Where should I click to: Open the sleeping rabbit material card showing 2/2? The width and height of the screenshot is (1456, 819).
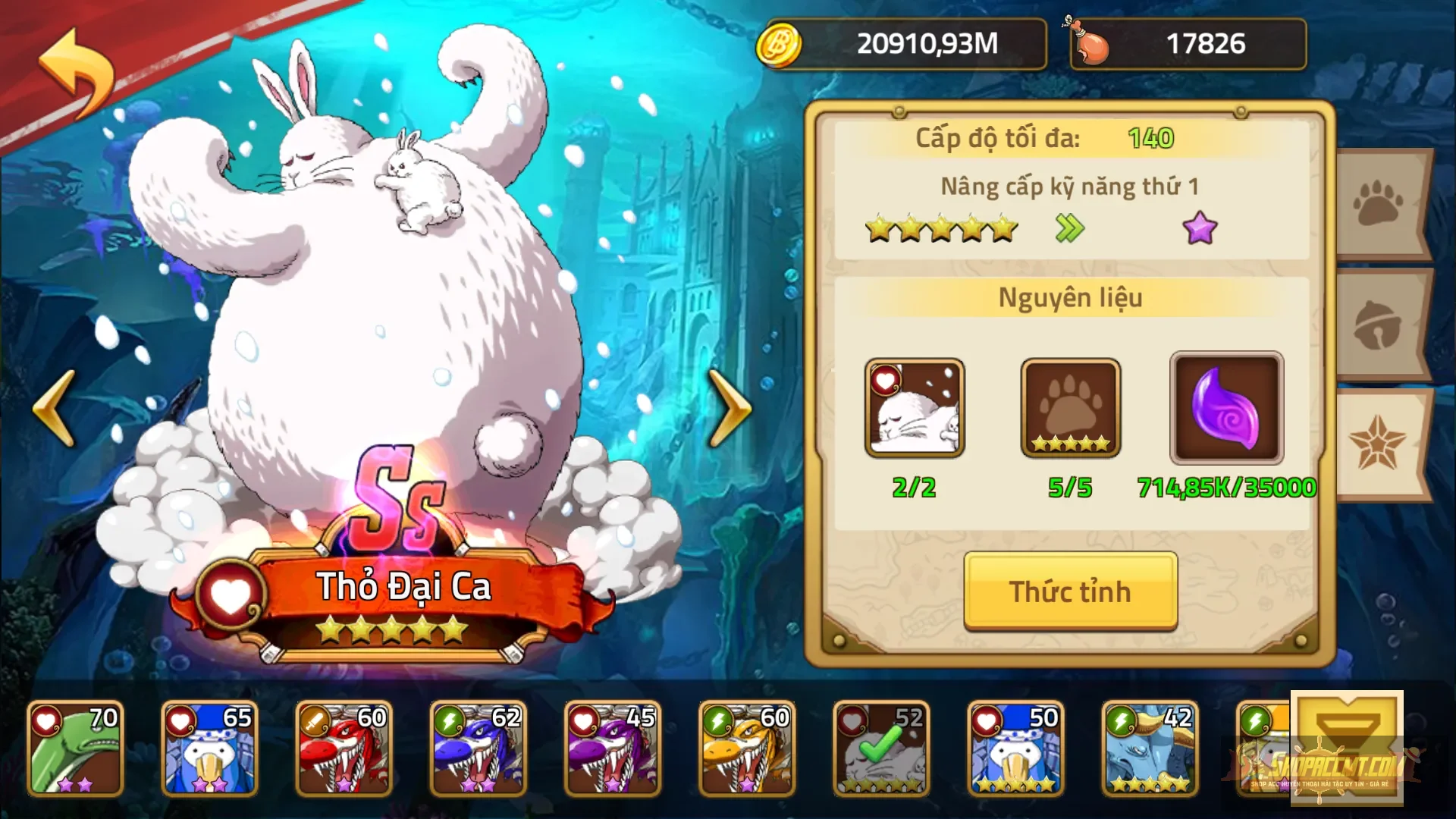pyautogui.click(x=915, y=409)
